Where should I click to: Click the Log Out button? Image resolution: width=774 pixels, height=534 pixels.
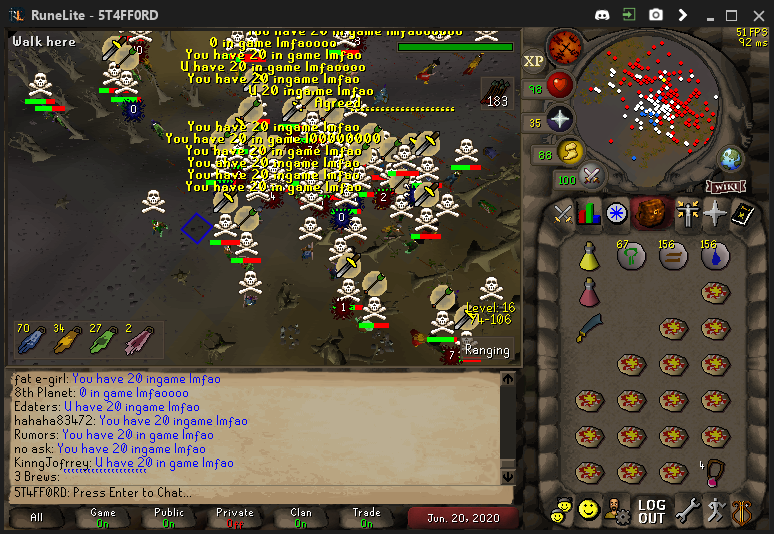[651, 511]
